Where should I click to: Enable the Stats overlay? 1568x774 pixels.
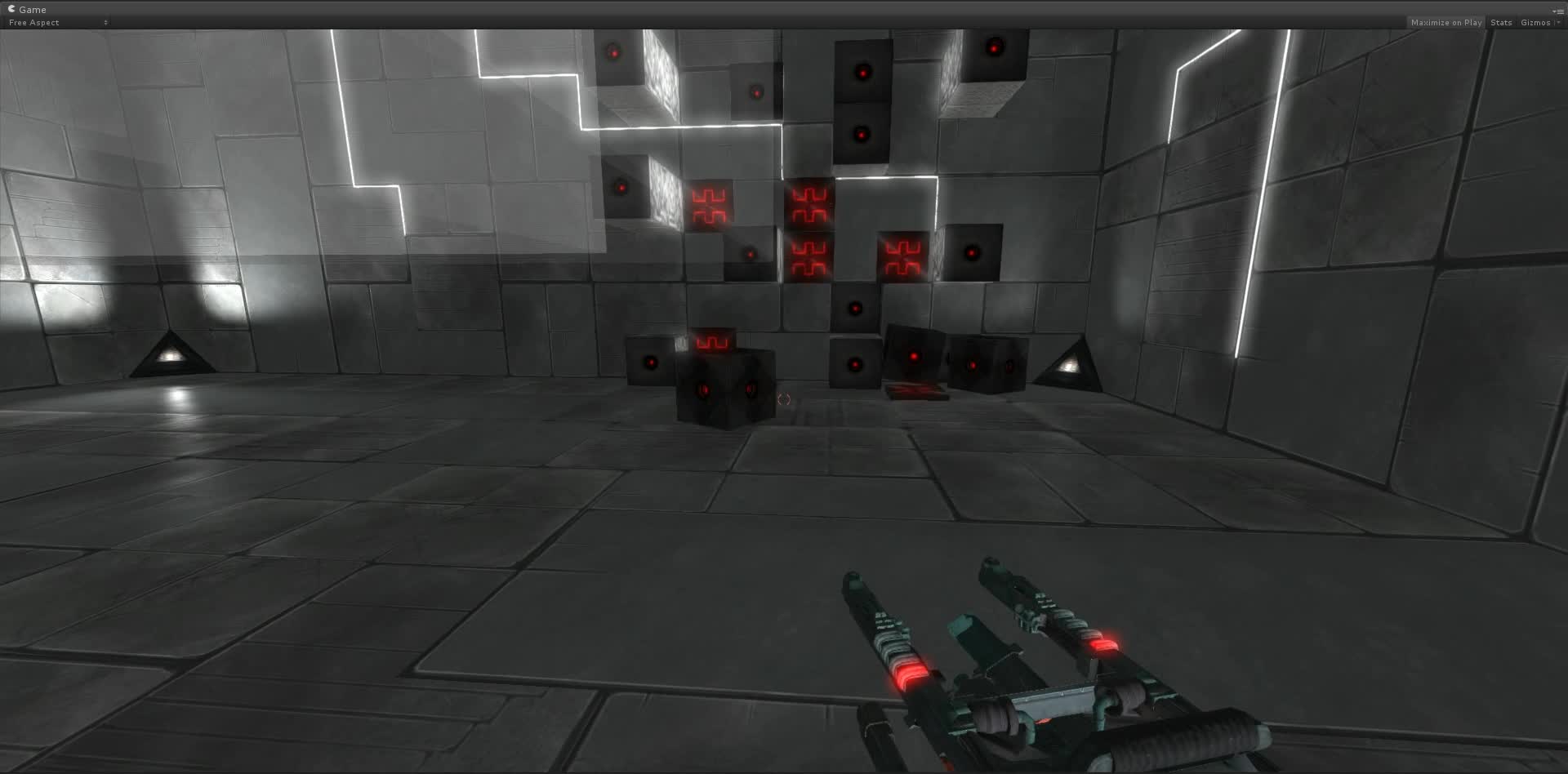coord(1501,22)
